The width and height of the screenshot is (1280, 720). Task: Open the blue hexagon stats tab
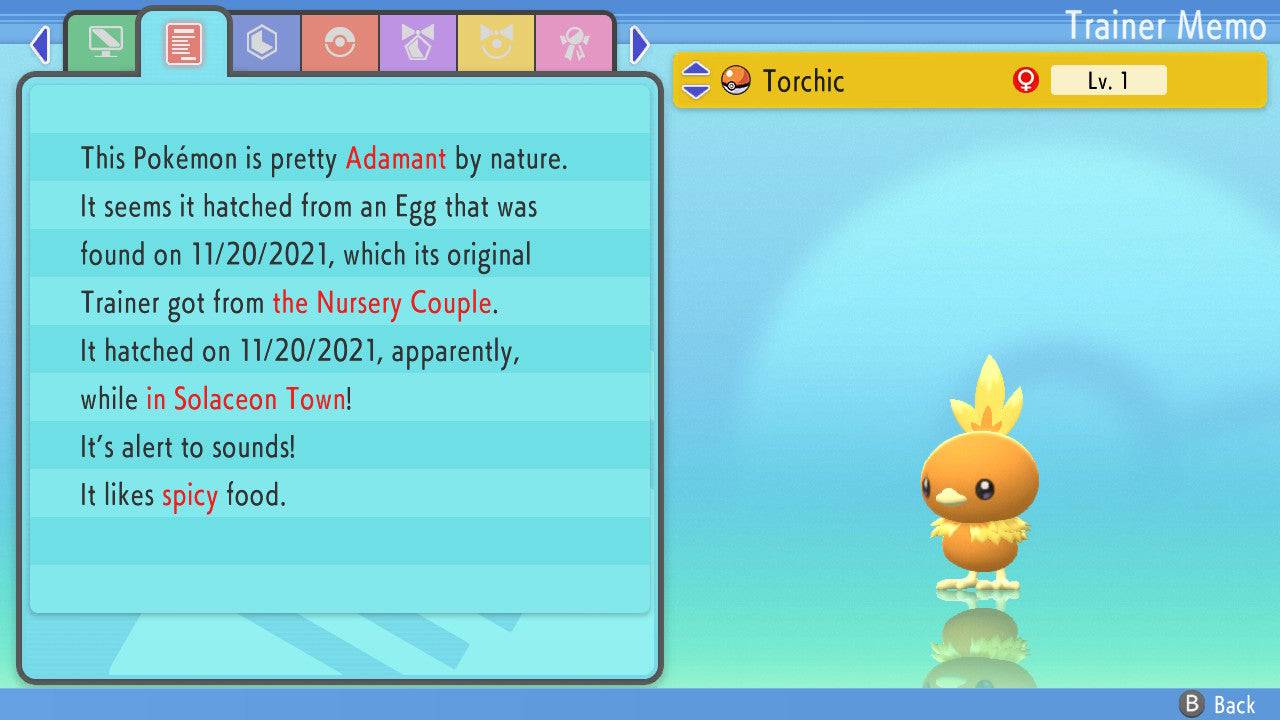coord(262,43)
